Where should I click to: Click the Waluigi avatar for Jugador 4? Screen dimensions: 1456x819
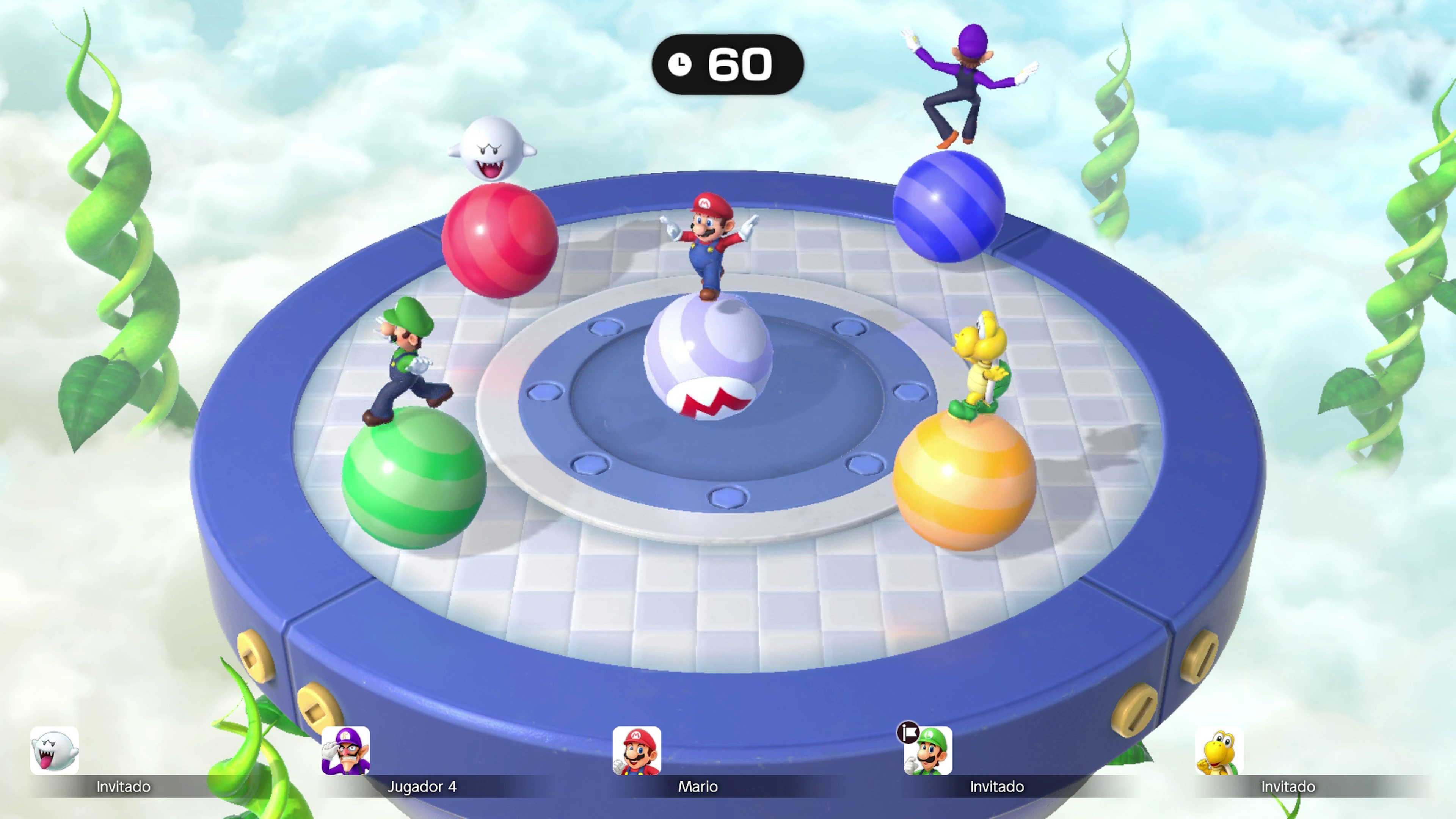point(345,750)
